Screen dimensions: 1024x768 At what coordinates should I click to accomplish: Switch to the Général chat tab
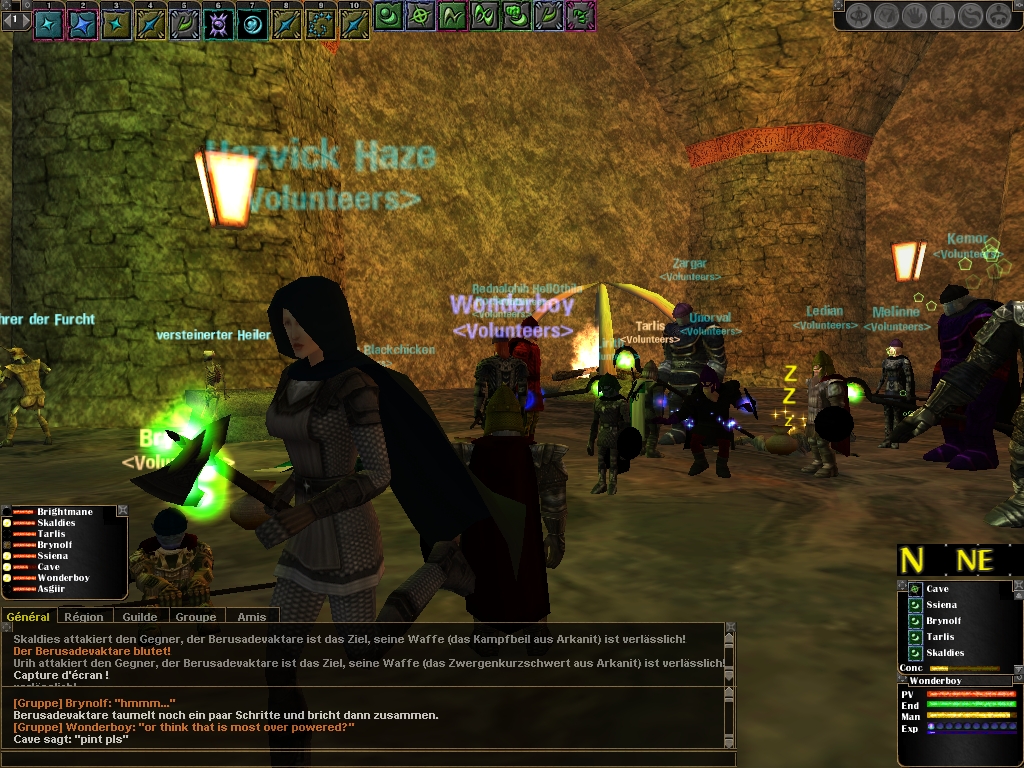coord(28,617)
